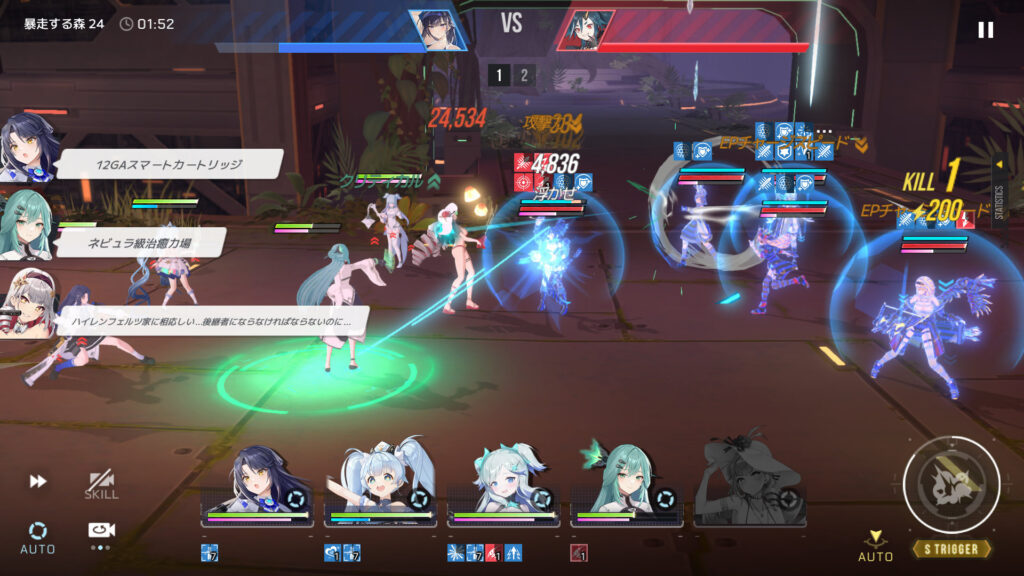Viewport: 1024px width, 576px height.
Task: Pause the battle
Action: [985, 30]
